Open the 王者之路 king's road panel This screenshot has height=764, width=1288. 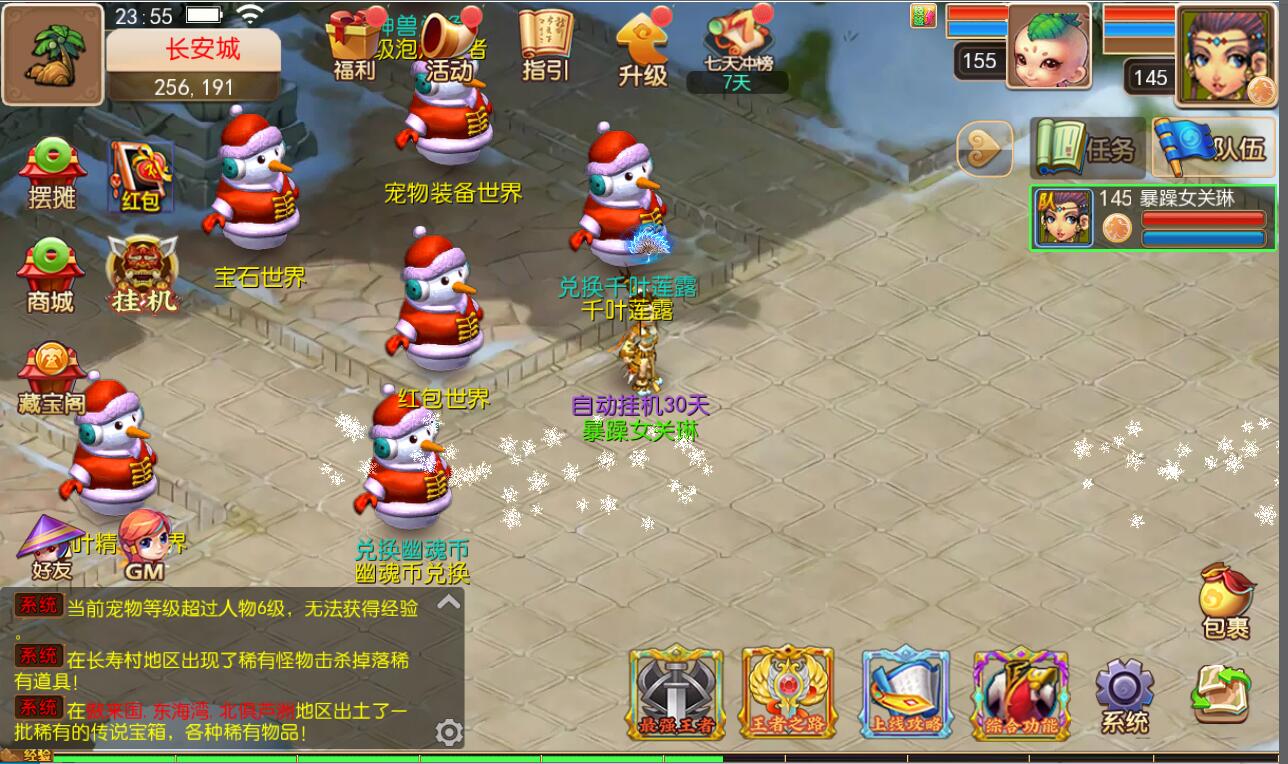pyautogui.click(x=788, y=692)
